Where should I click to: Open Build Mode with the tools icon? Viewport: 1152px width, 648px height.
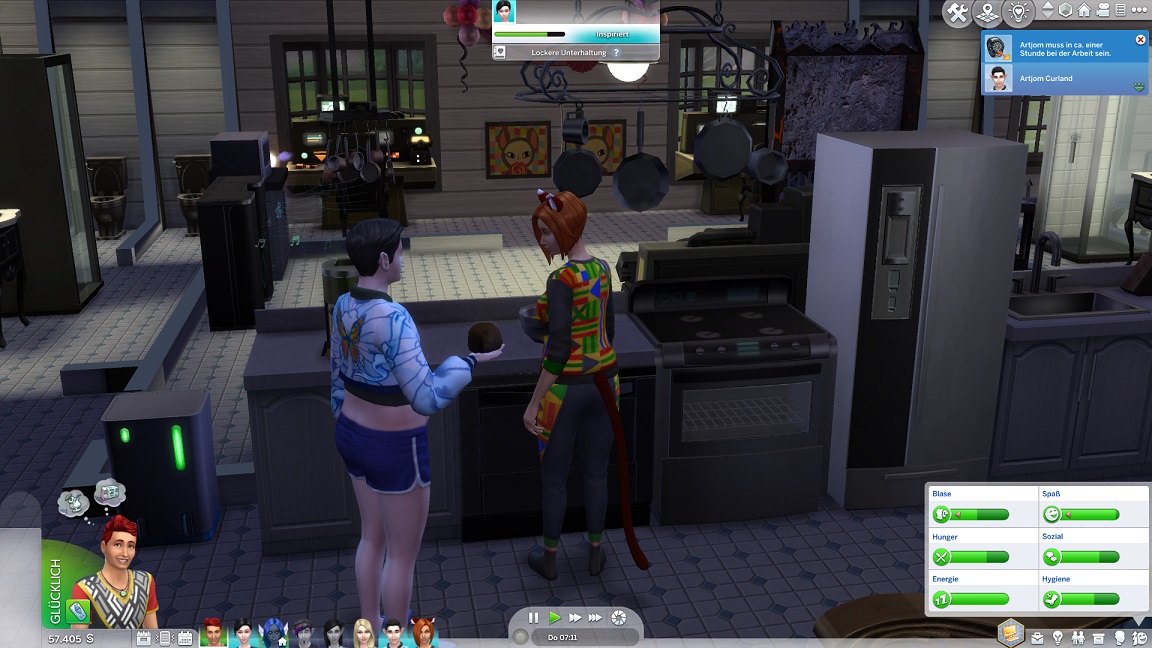[x=958, y=13]
